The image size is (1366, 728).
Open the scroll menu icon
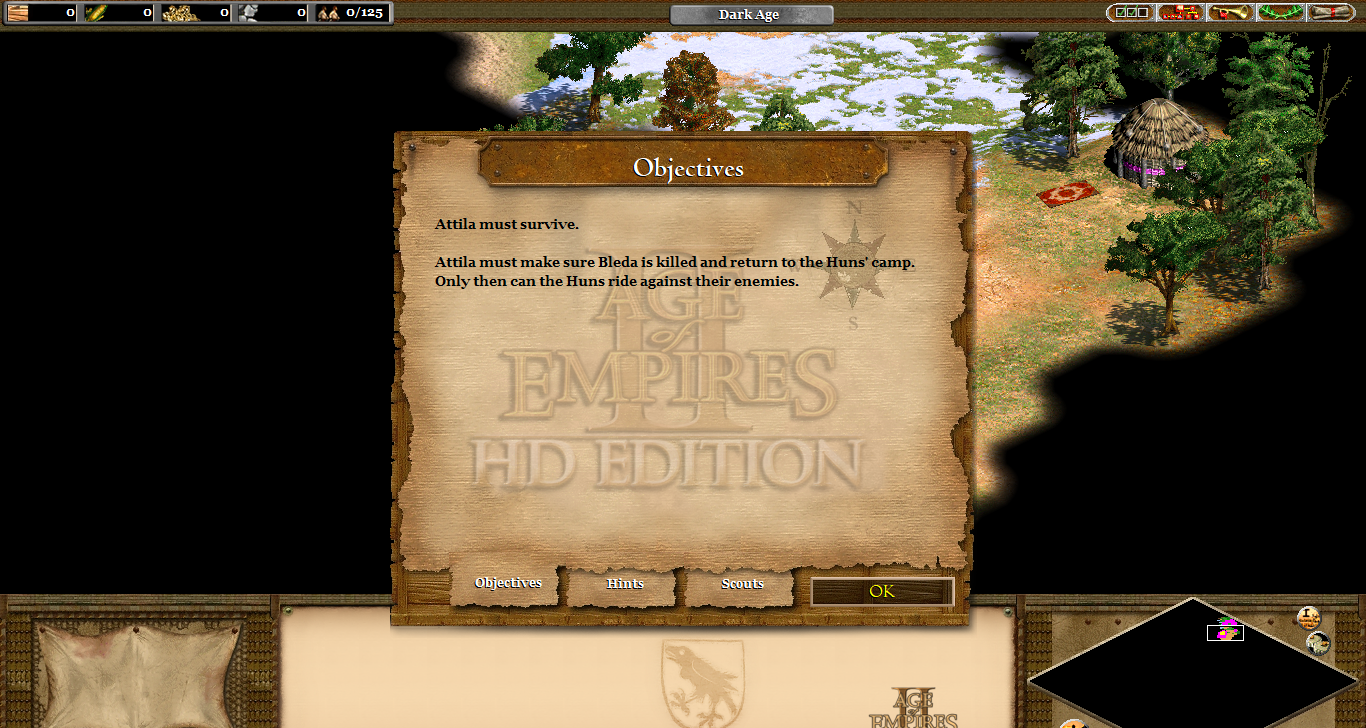1330,13
